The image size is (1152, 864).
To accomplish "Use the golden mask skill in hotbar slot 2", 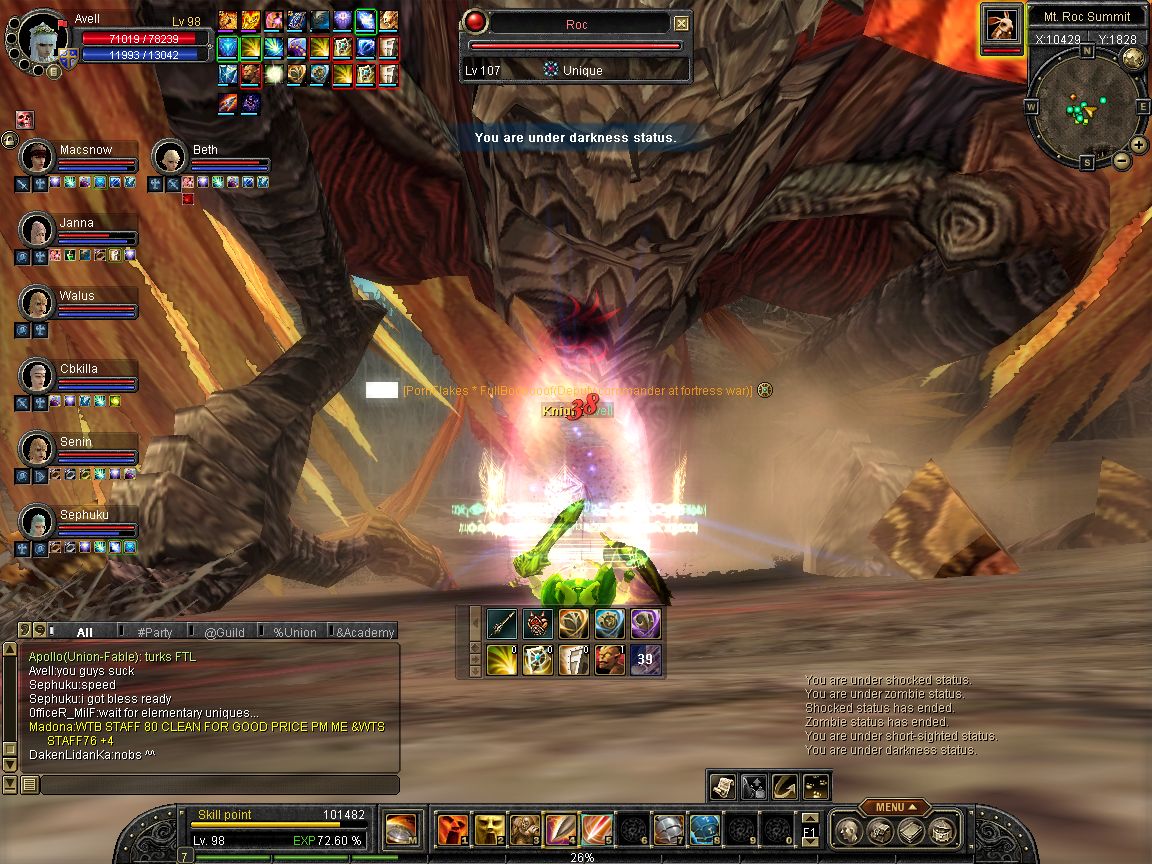I will [488, 830].
